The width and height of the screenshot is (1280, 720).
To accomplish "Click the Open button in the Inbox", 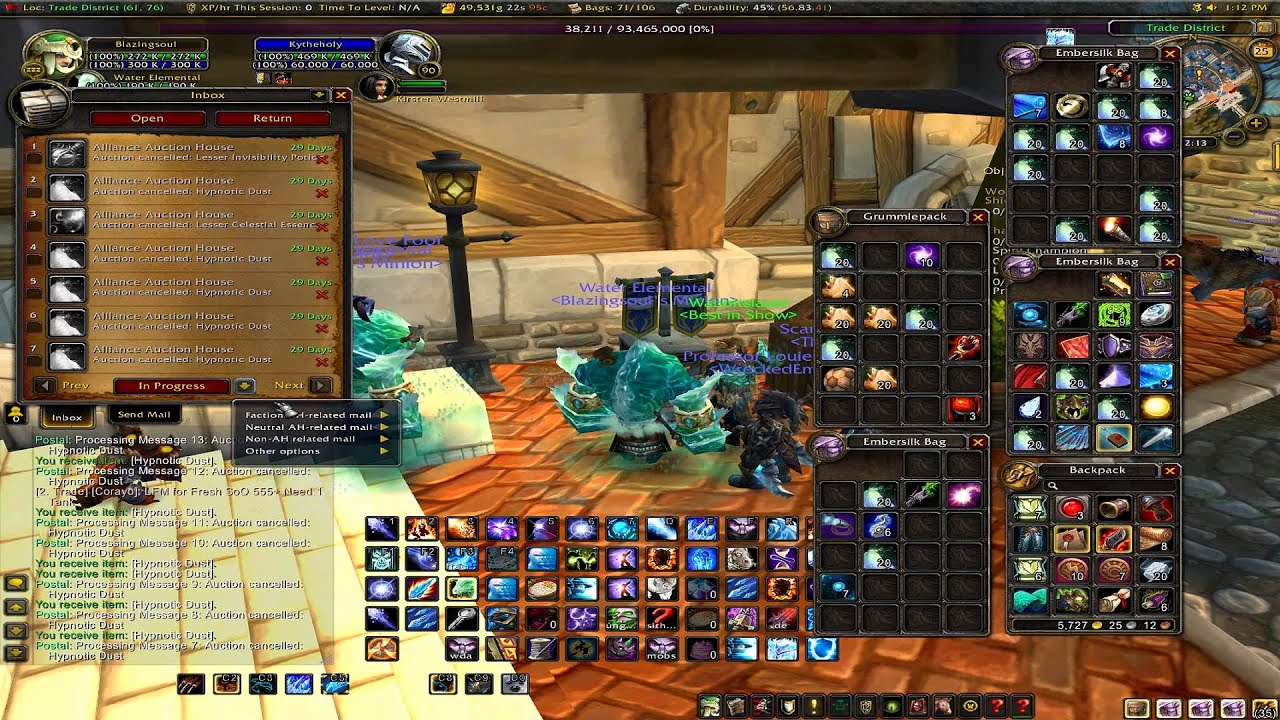I will pos(147,118).
